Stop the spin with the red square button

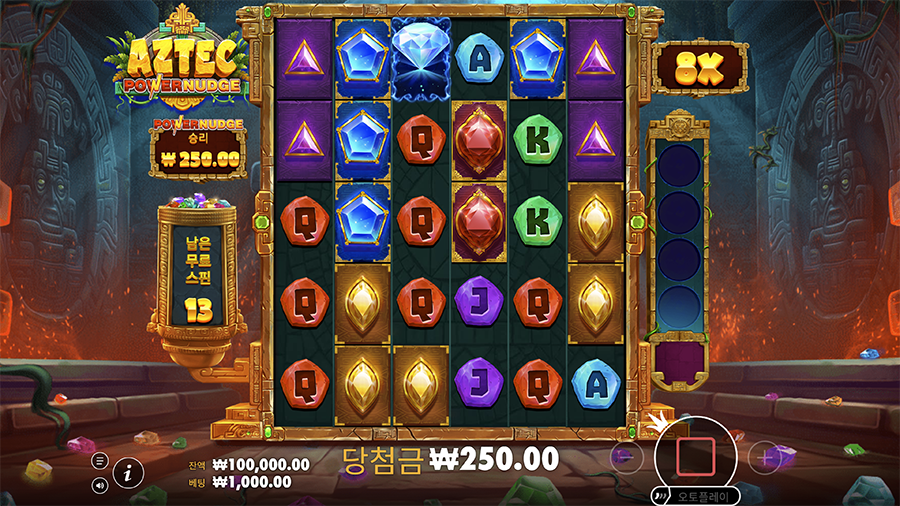click(x=695, y=456)
